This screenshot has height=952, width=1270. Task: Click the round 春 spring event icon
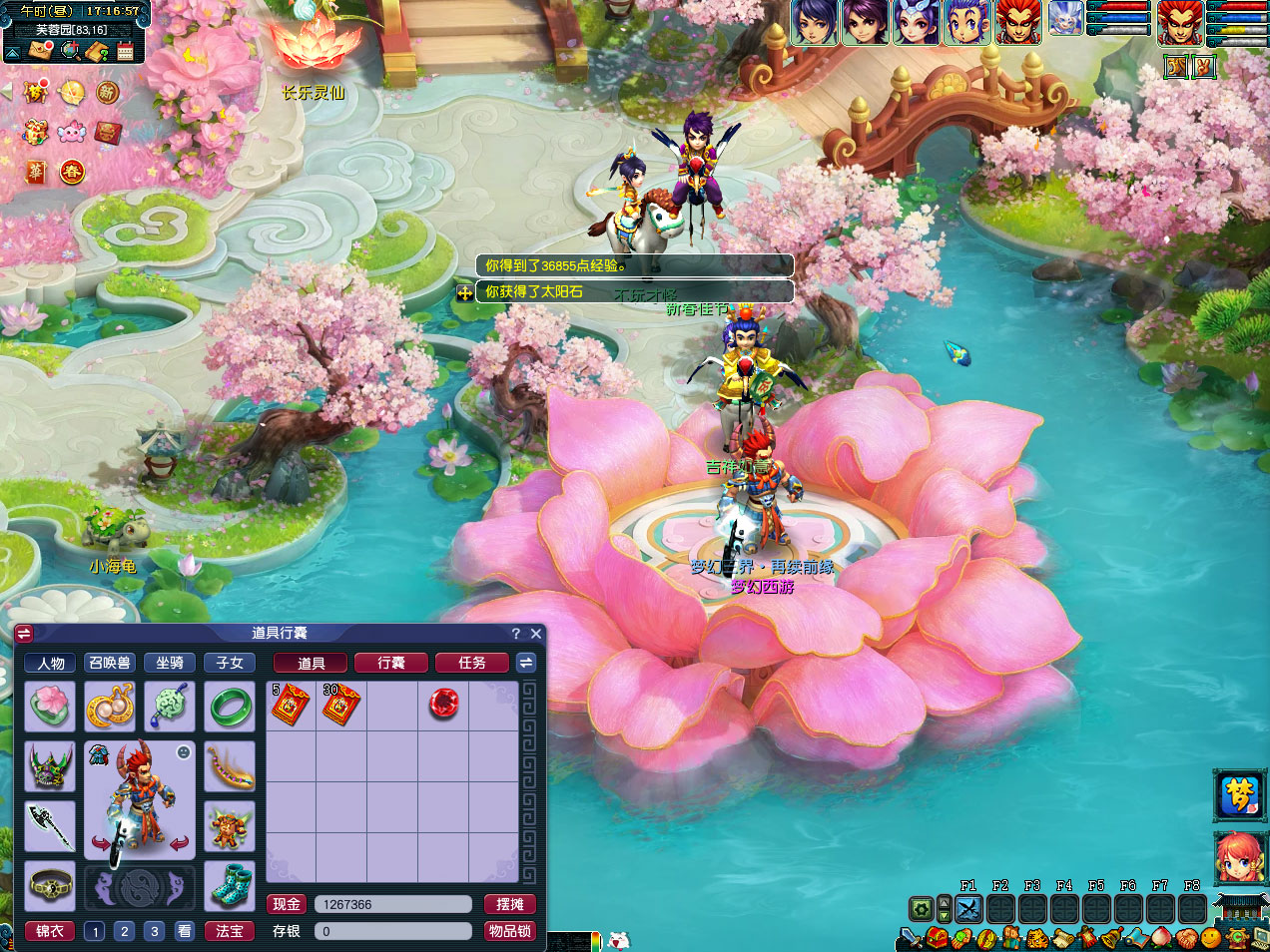click(x=72, y=172)
